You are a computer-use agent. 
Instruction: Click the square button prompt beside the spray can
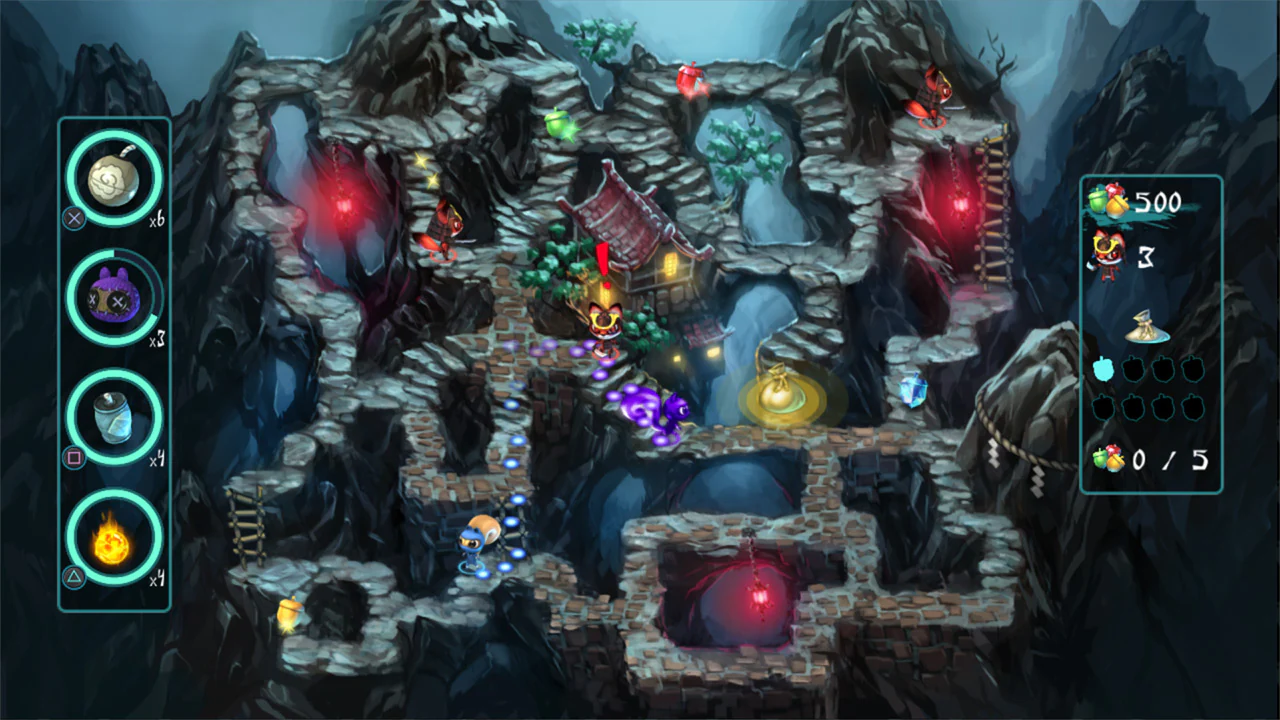tap(72, 459)
